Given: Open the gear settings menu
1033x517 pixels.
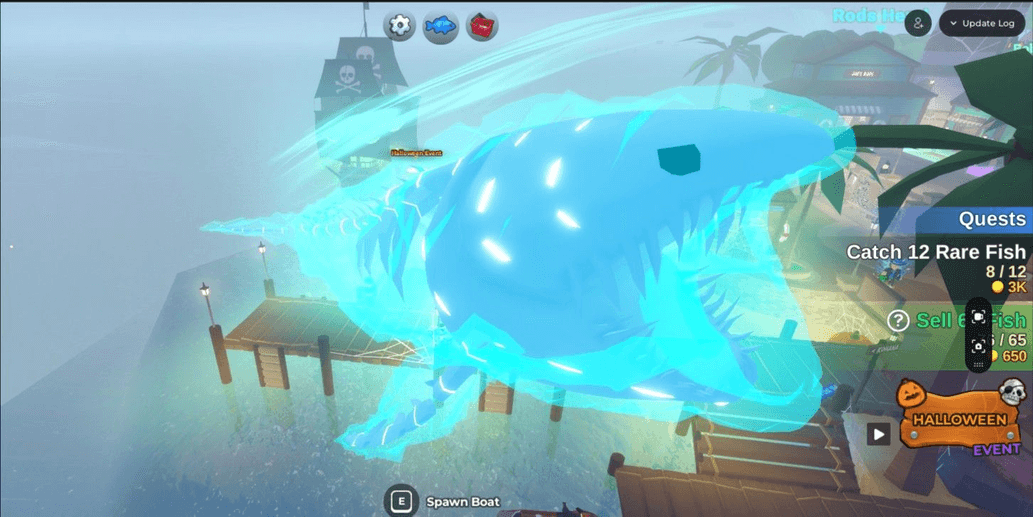Looking at the screenshot, I should [399, 25].
